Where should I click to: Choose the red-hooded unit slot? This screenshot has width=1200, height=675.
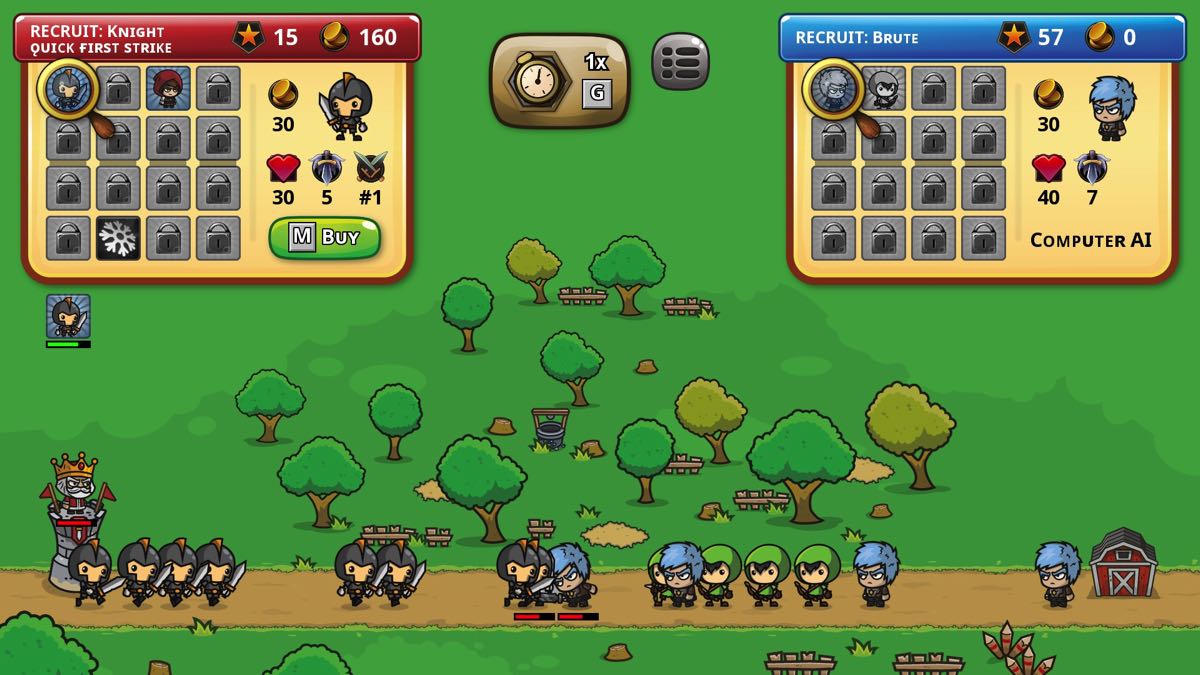pyautogui.click(x=168, y=89)
